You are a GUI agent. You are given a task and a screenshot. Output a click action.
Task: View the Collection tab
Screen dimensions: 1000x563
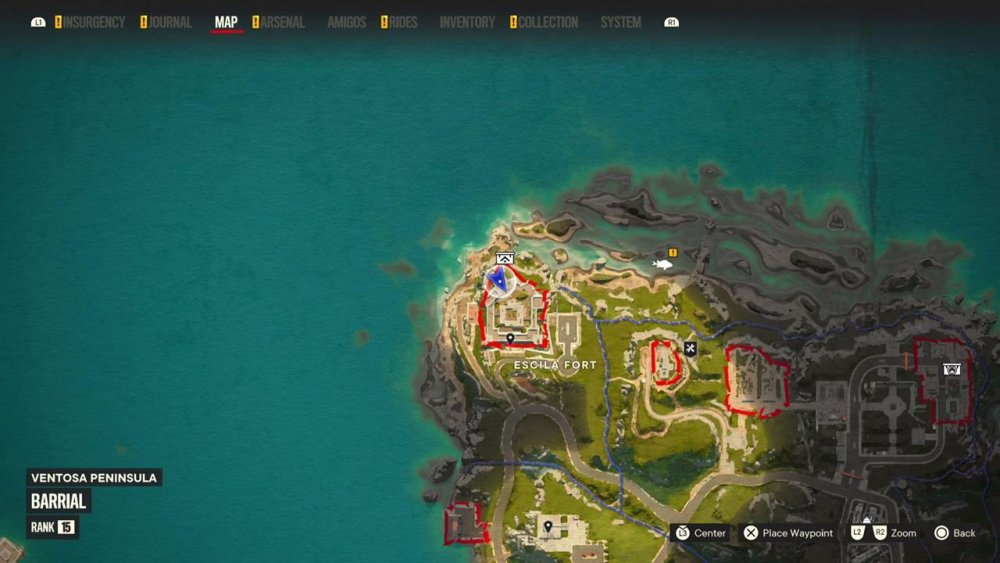548,22
